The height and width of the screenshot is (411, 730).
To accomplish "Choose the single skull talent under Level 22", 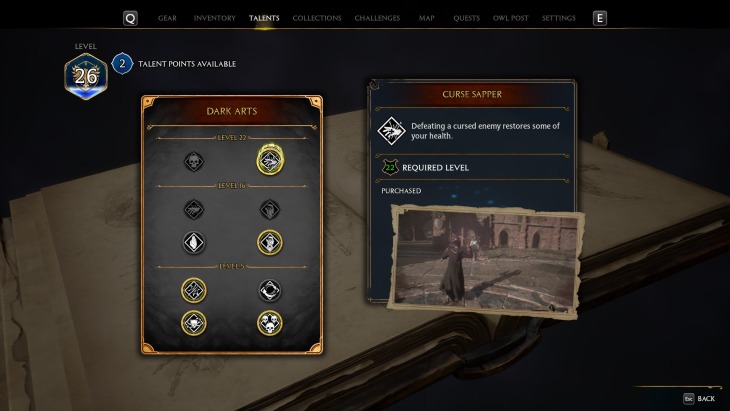I will [x=194, y=160].
